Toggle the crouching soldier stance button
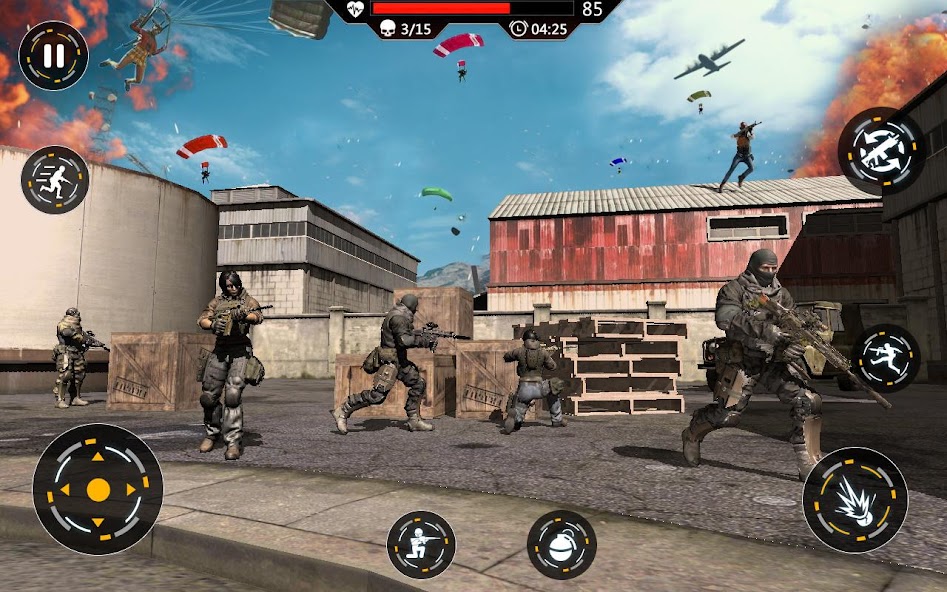The image size is (947, 592). coord(421,544)
